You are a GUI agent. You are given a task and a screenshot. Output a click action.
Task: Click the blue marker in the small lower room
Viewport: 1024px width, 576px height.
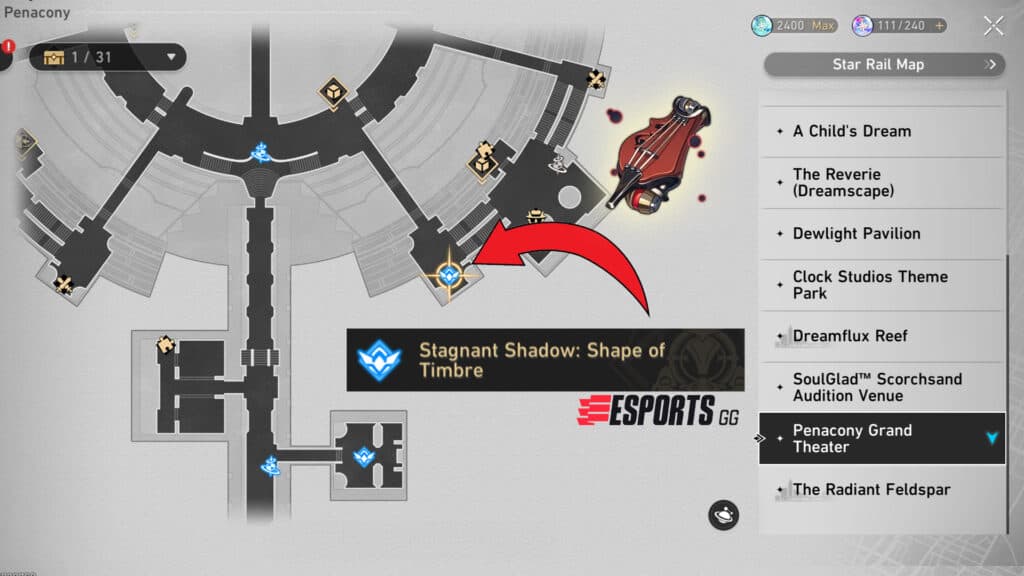364,457
